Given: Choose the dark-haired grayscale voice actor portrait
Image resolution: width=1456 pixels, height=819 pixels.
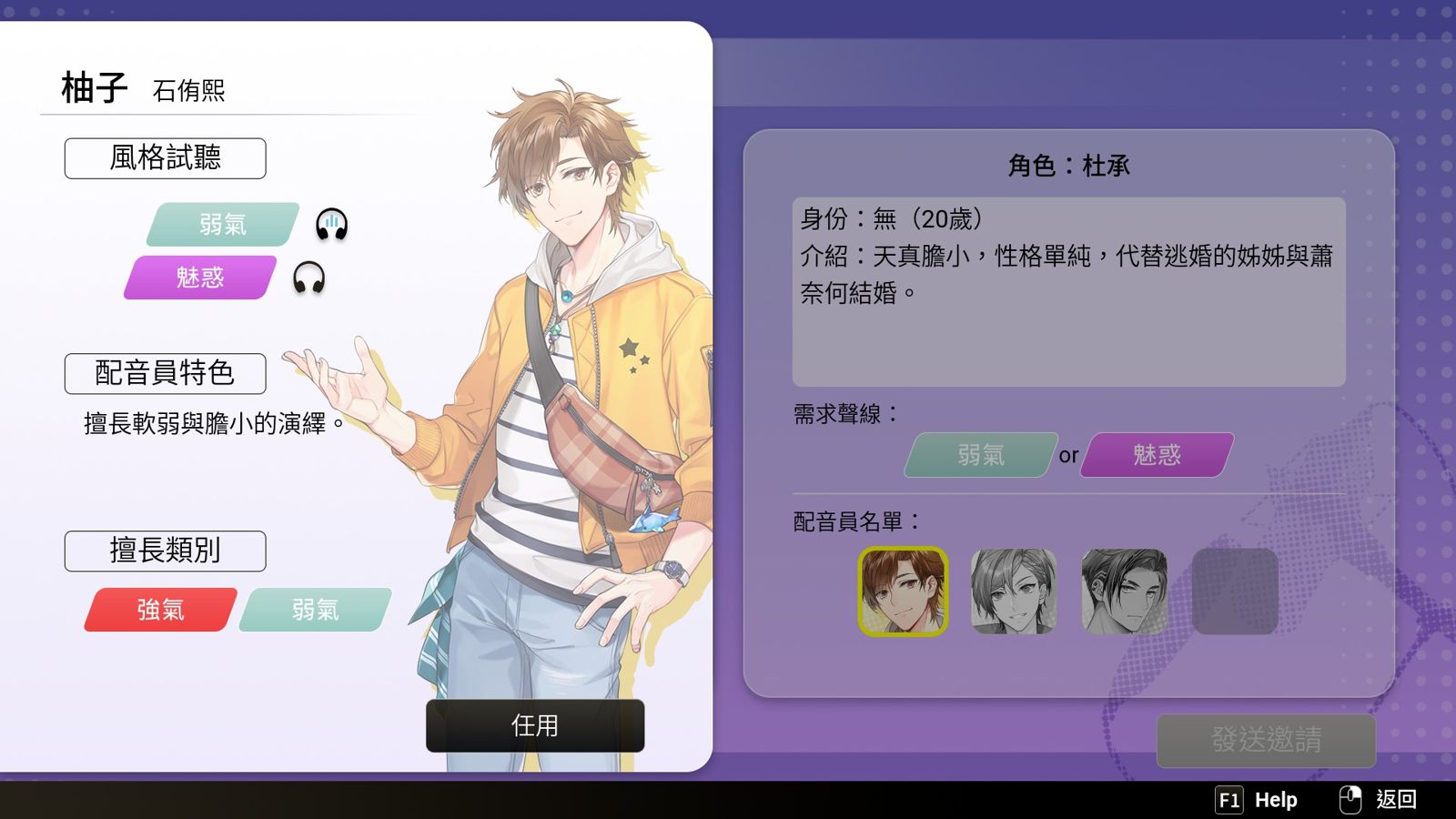Looking at the screenshot, I should pyautogui.click(x=1124, y=591).
